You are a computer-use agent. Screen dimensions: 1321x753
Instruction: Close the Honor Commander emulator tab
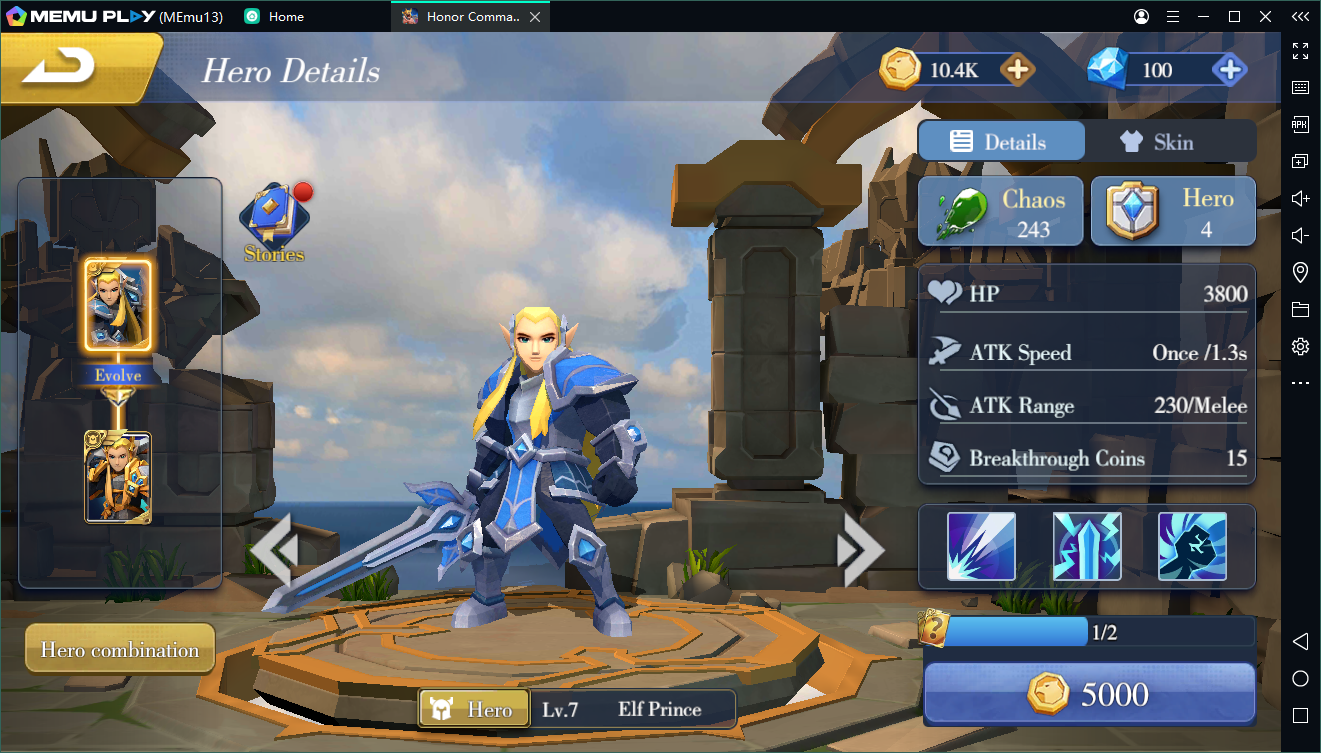[x=536, y=17]
